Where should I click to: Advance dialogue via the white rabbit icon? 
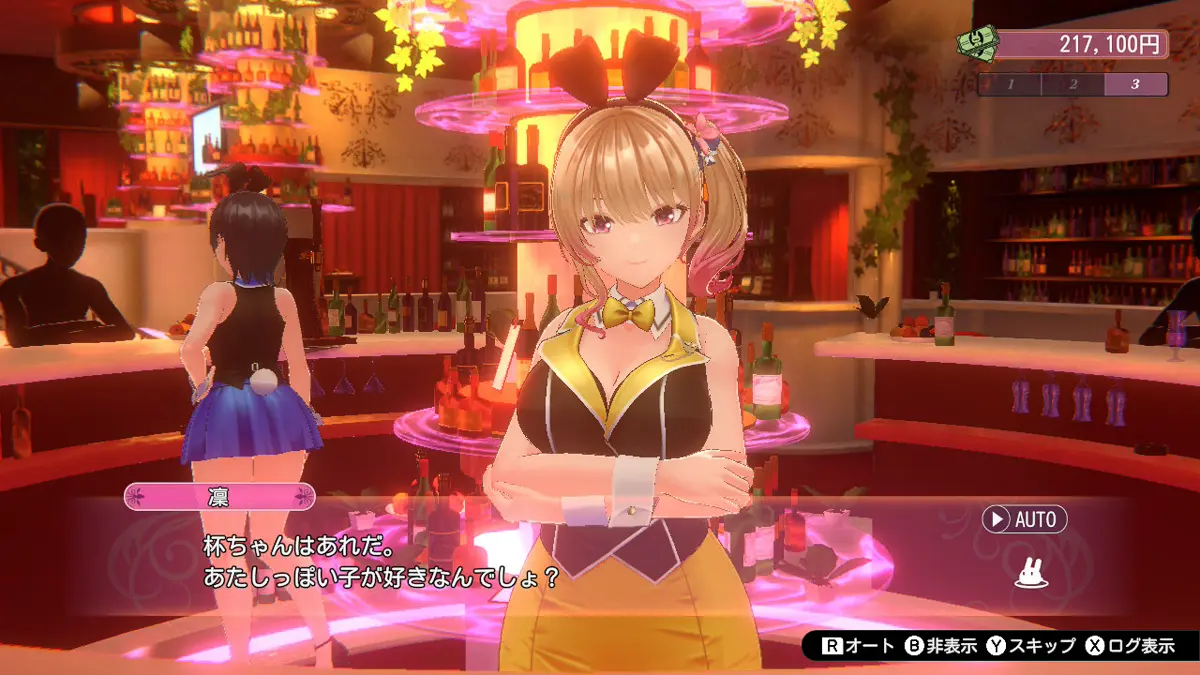(1030, 573)
